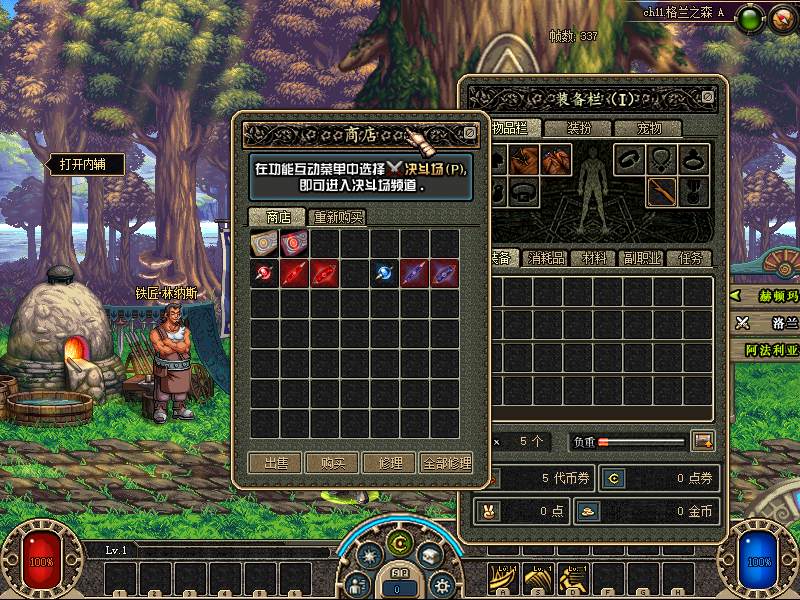The height and width of the screenshot is (600, 800).
Task: Activate the skill on hotkey A
Action: pyautogui.click(x=505, y=577)
